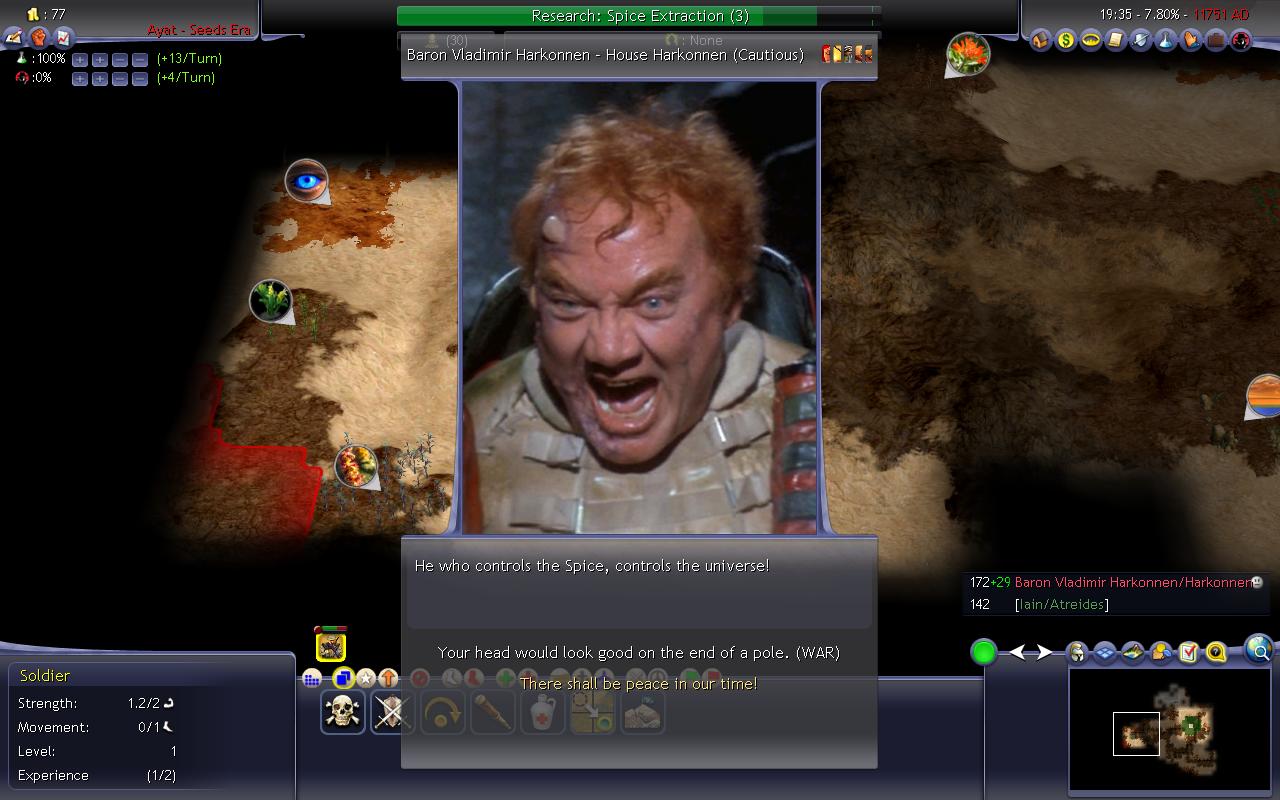
Task: Toggle the tile grid overlay near the minimap
Action: coord(1106,652)
